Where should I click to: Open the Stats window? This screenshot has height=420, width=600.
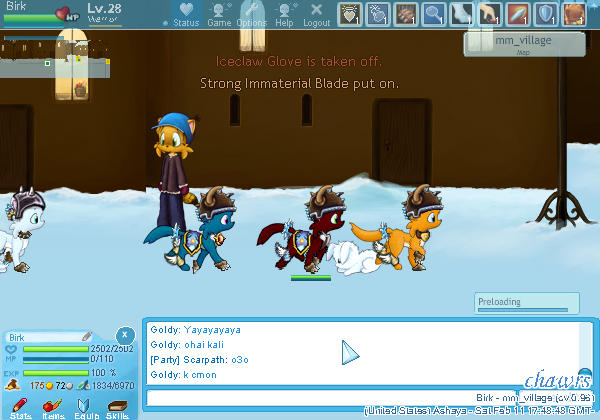point(20,406)
